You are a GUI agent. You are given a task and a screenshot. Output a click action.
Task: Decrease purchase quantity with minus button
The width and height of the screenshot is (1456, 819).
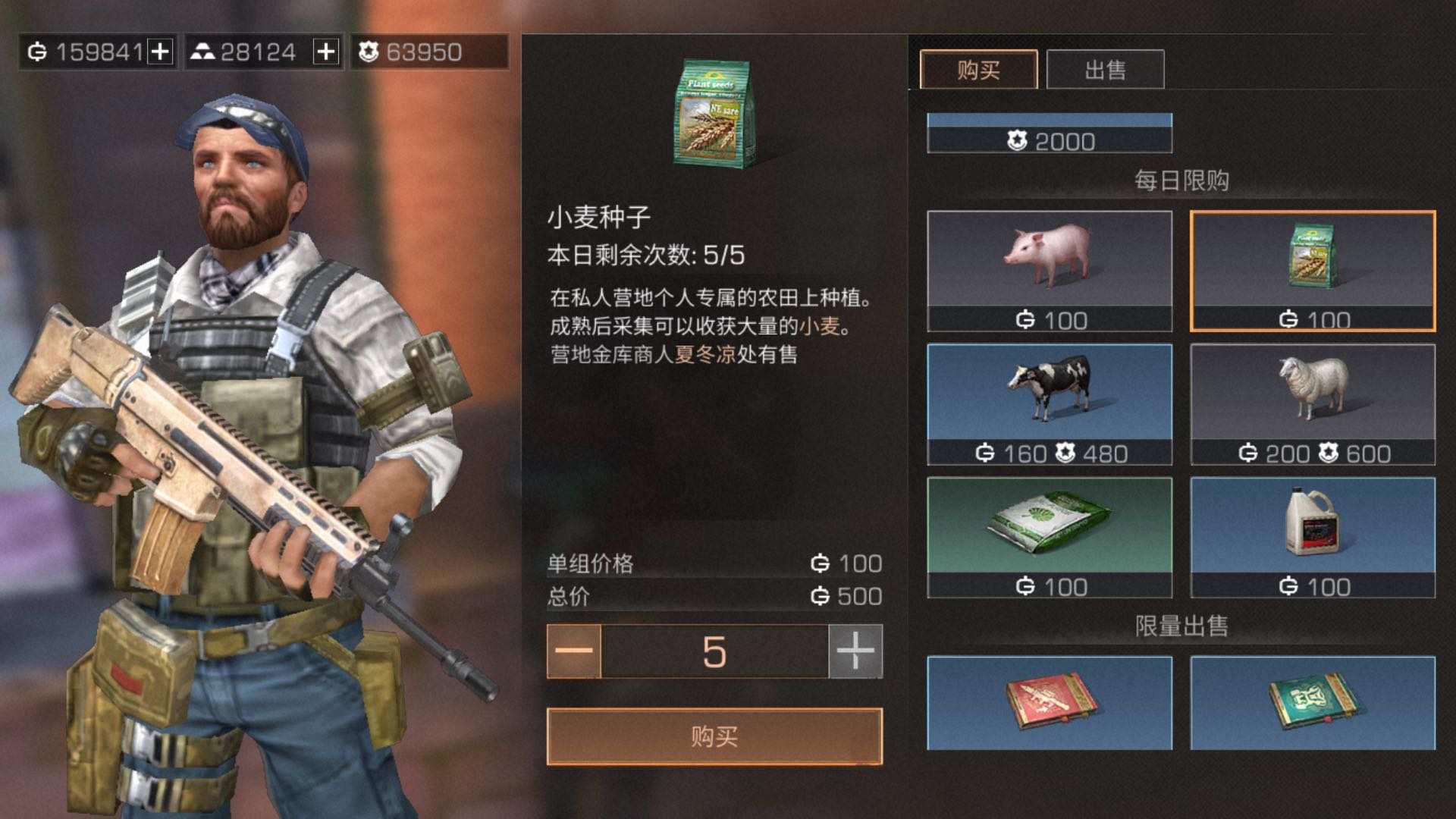574,651
